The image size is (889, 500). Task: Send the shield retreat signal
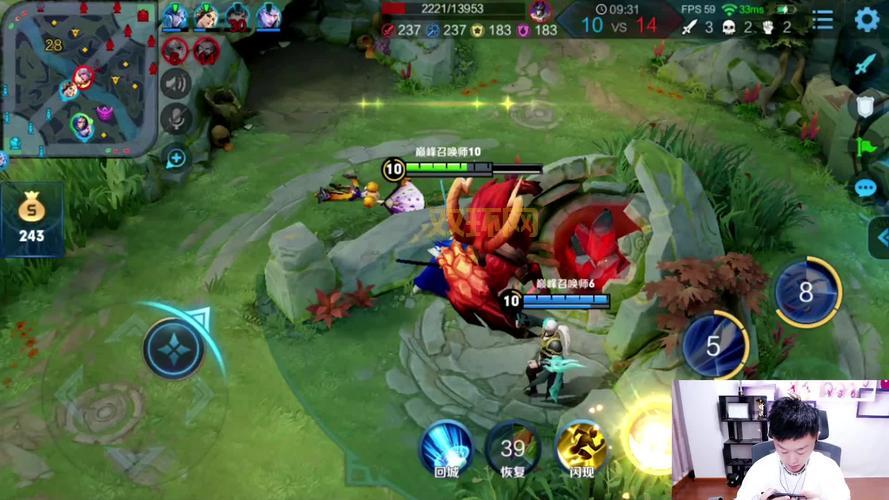pos(865,104)
